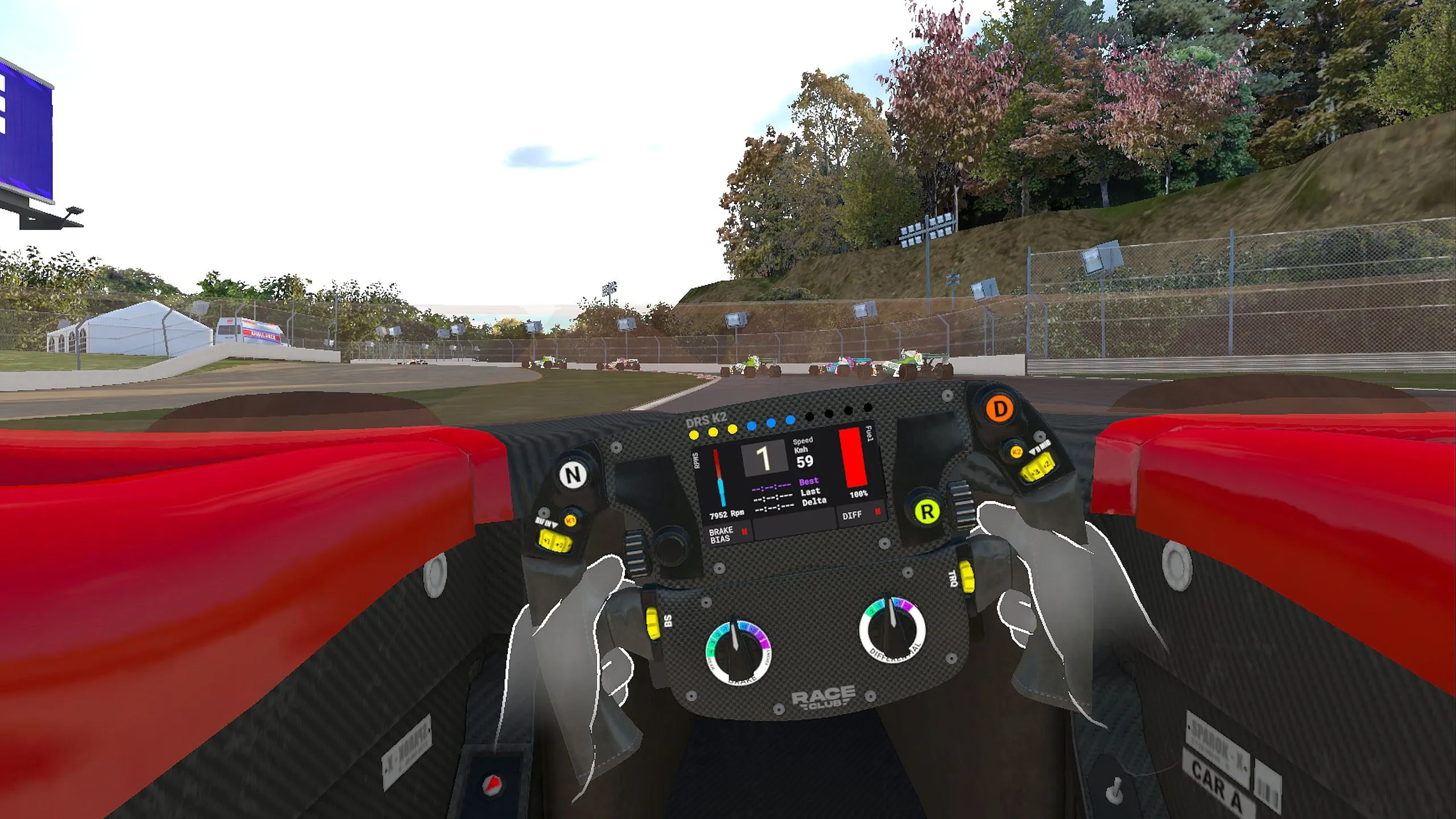
Task: Toggle the yellow TRQ switch
Action: 966,576
